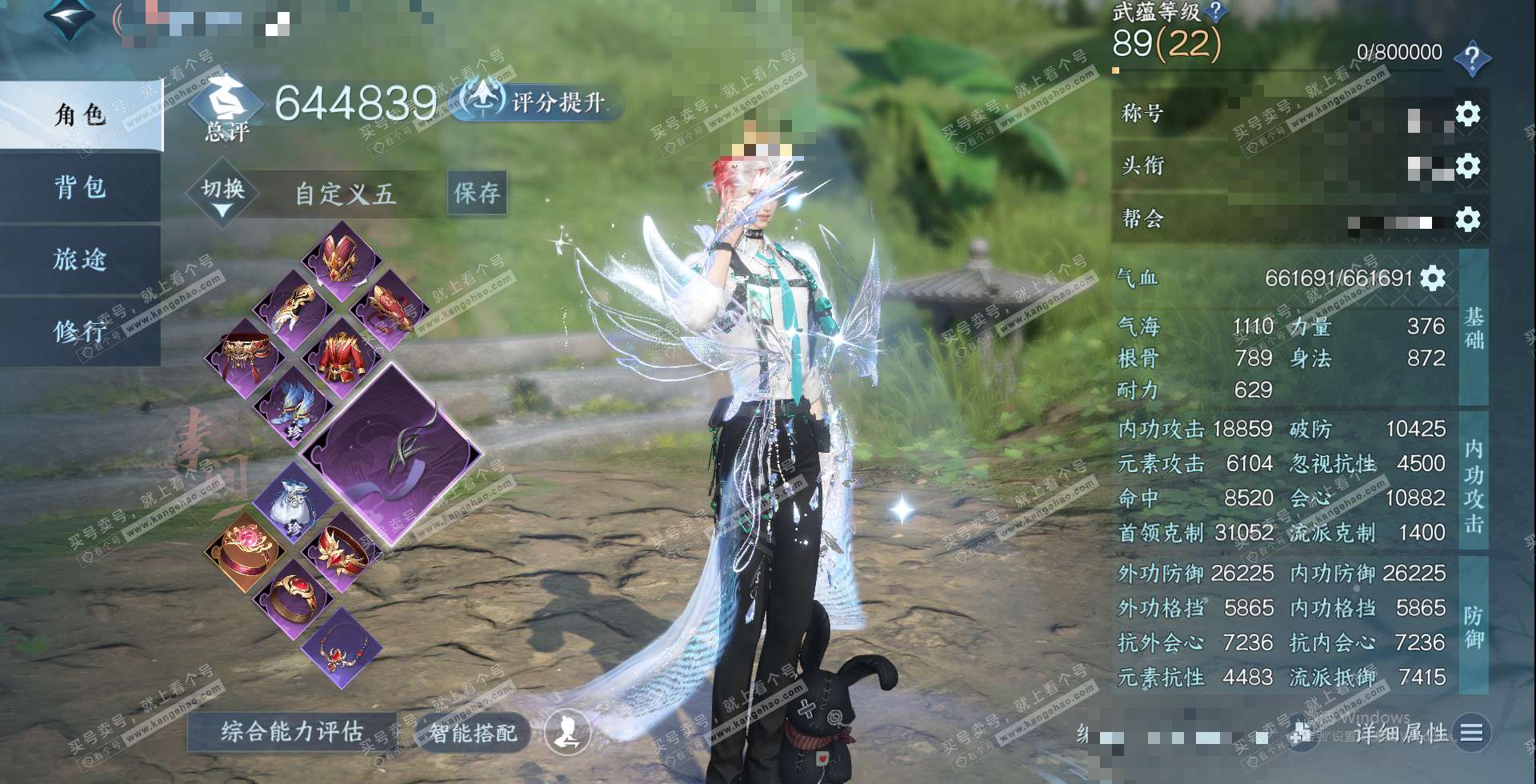
Task: Open the red gem necklace slot
Action: pos(342,649)
